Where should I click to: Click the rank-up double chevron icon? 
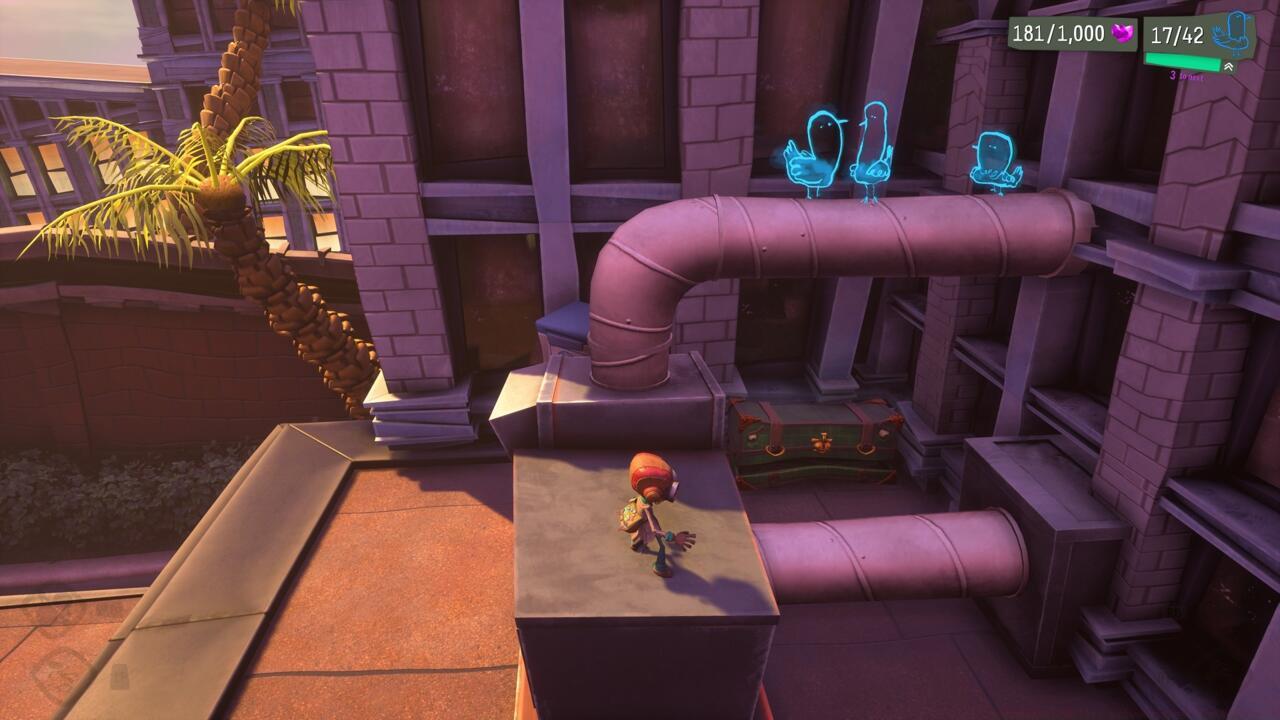1228,65
